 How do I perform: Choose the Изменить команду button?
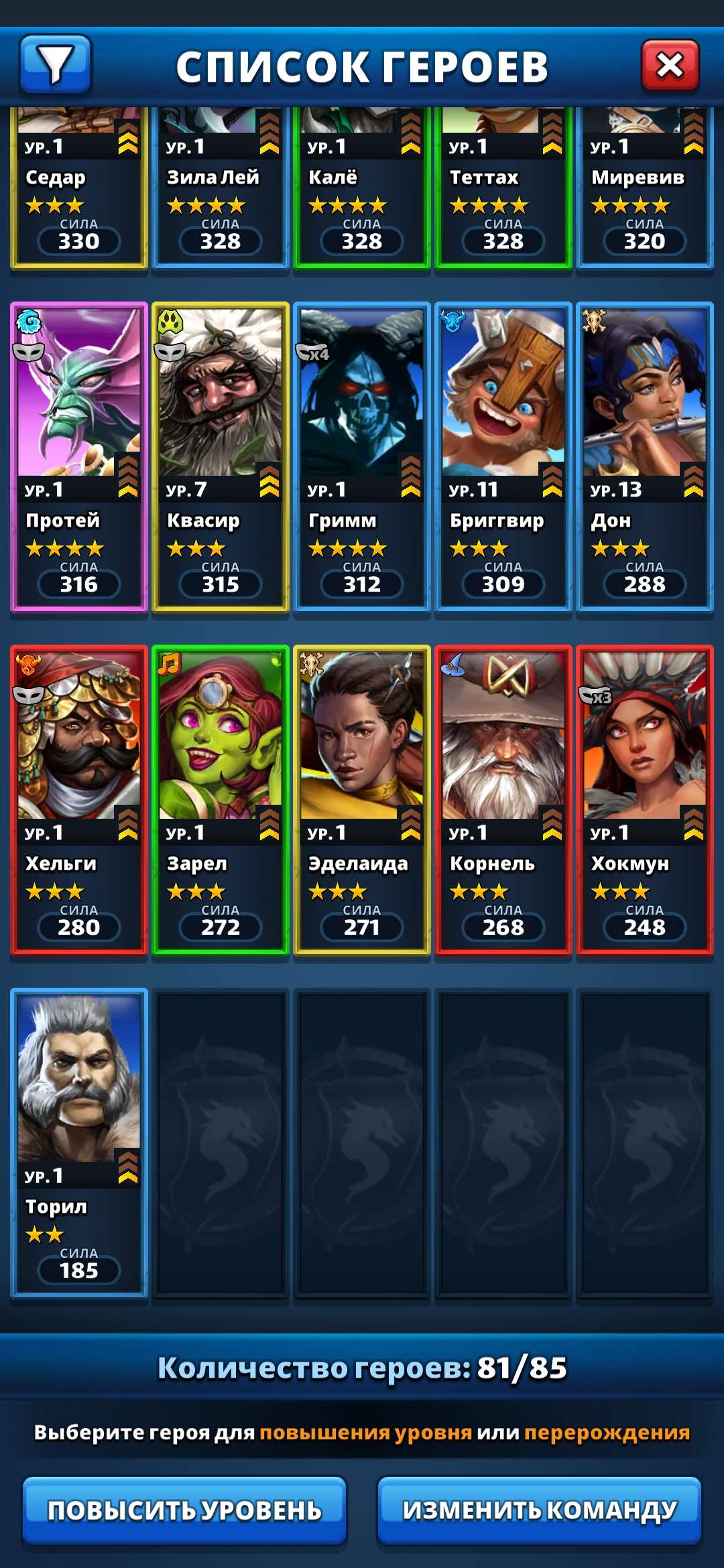[539, 1510]
